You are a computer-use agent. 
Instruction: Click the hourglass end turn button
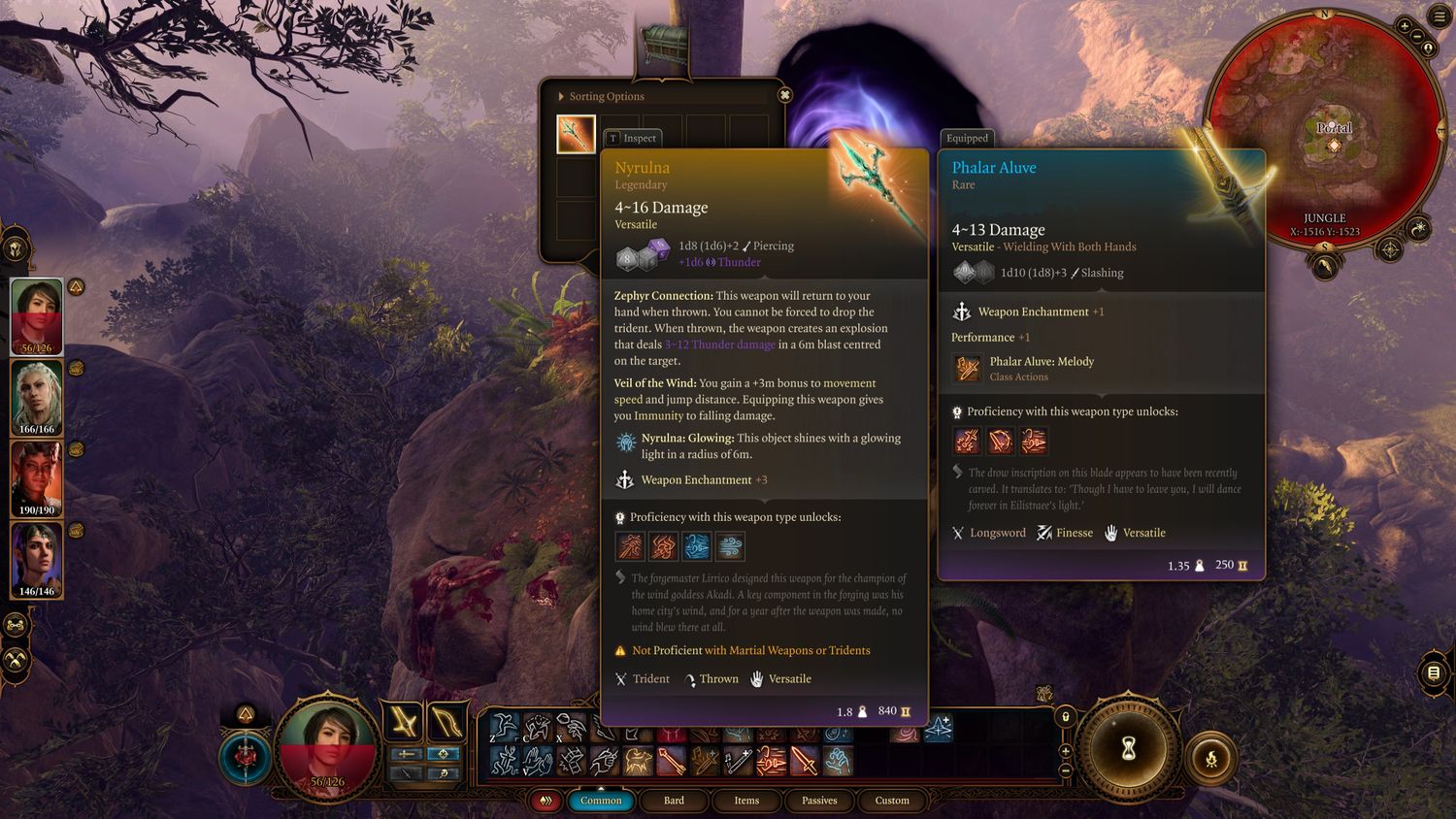click(1128, 749)
